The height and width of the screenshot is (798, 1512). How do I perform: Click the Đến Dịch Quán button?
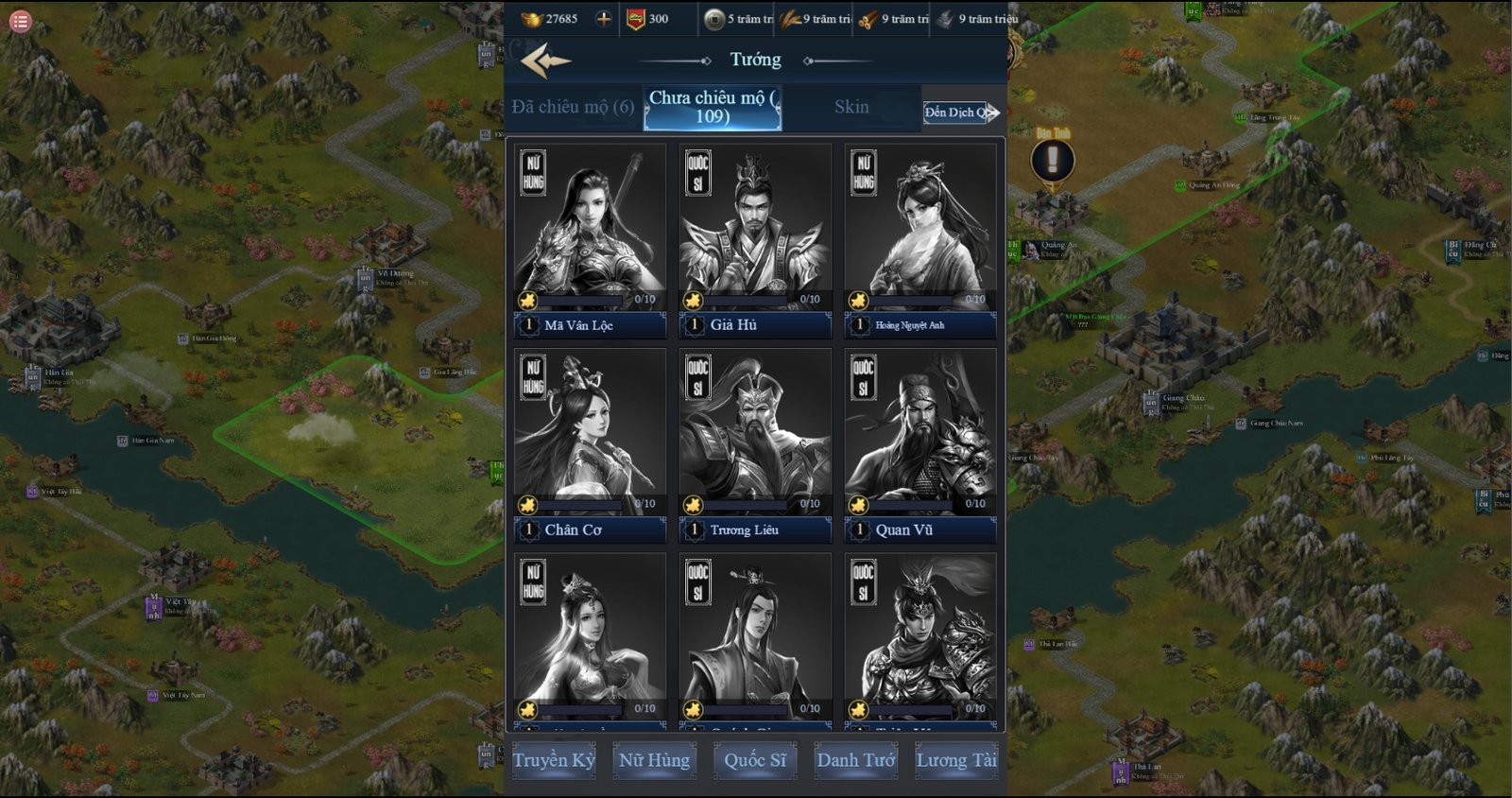pos(960,113)
